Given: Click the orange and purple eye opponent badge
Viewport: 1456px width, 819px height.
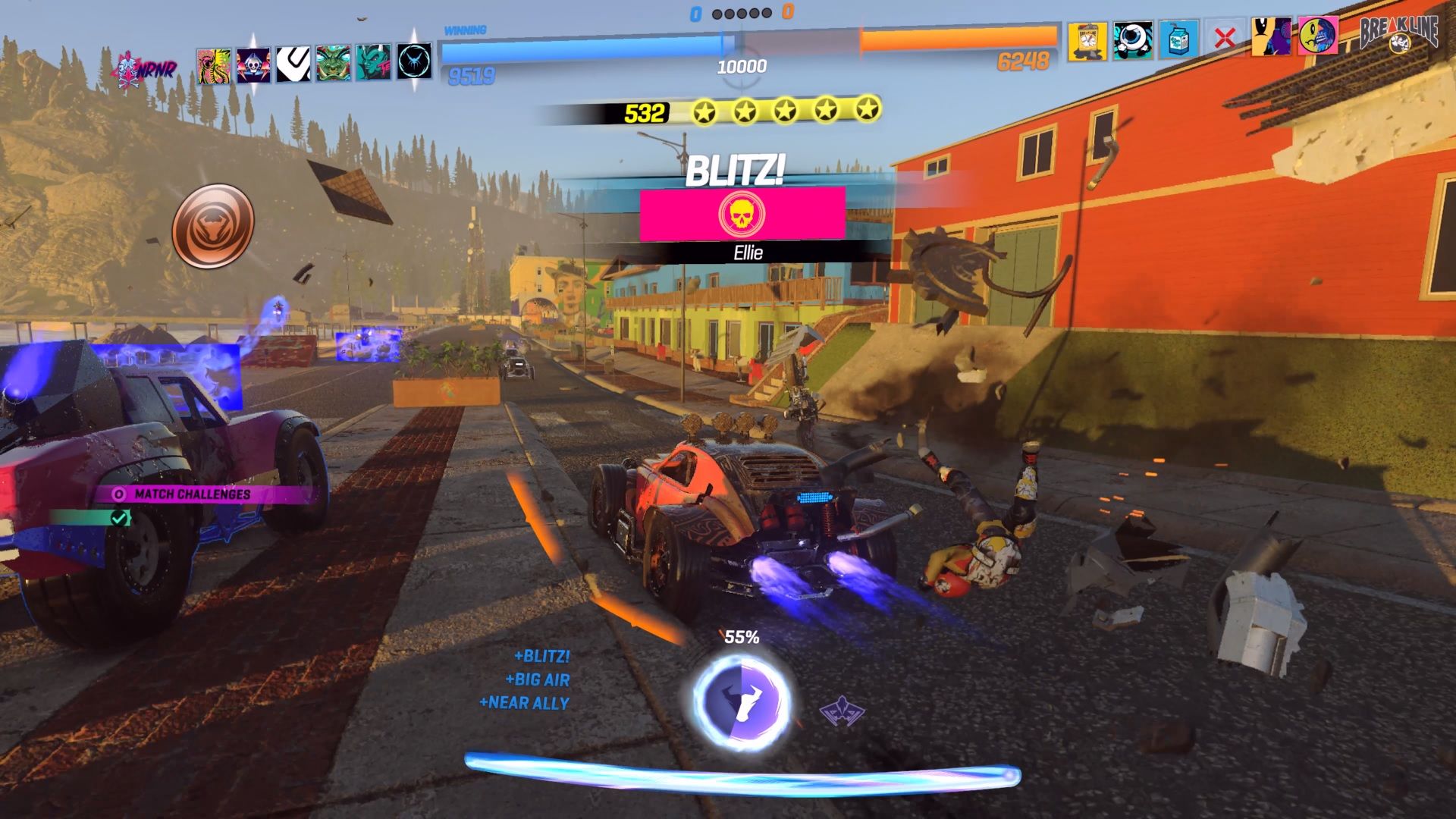Looking at the screenshot, I should pyautogui.click(x=1271, y=36).
